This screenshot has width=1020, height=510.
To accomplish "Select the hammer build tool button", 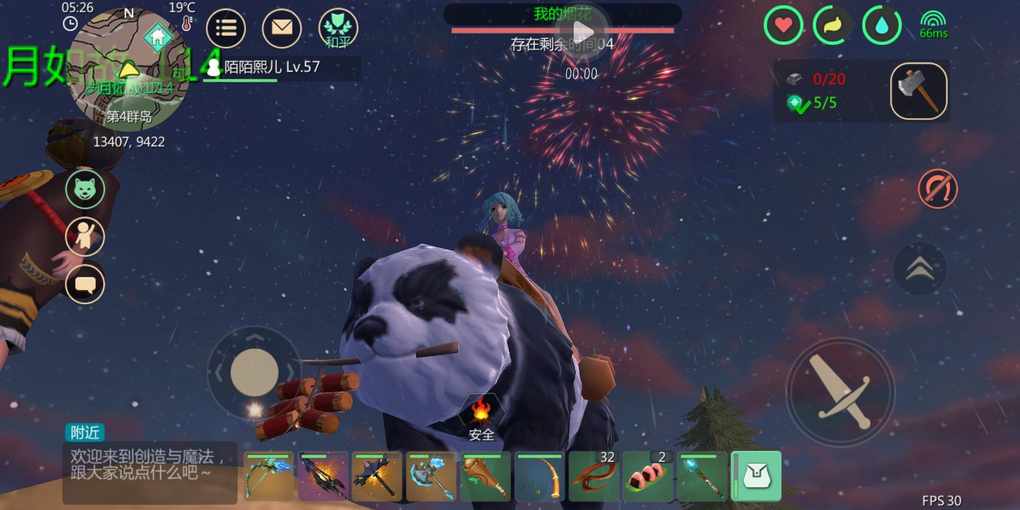I will (919, 91).
